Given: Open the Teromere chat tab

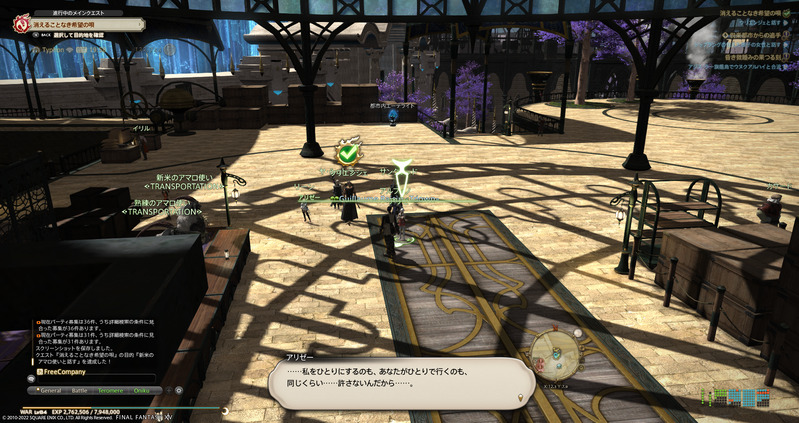Looking at the screenshot, I should pyautogui.click(x=110, y=390).
